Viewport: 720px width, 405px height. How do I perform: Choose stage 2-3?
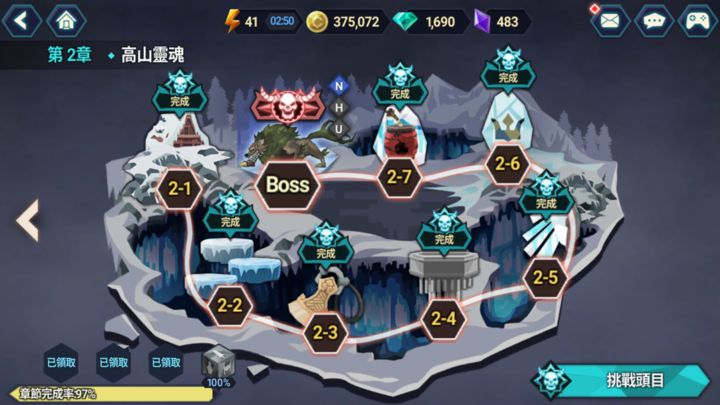pyautogui.click(x=325, y=332)
